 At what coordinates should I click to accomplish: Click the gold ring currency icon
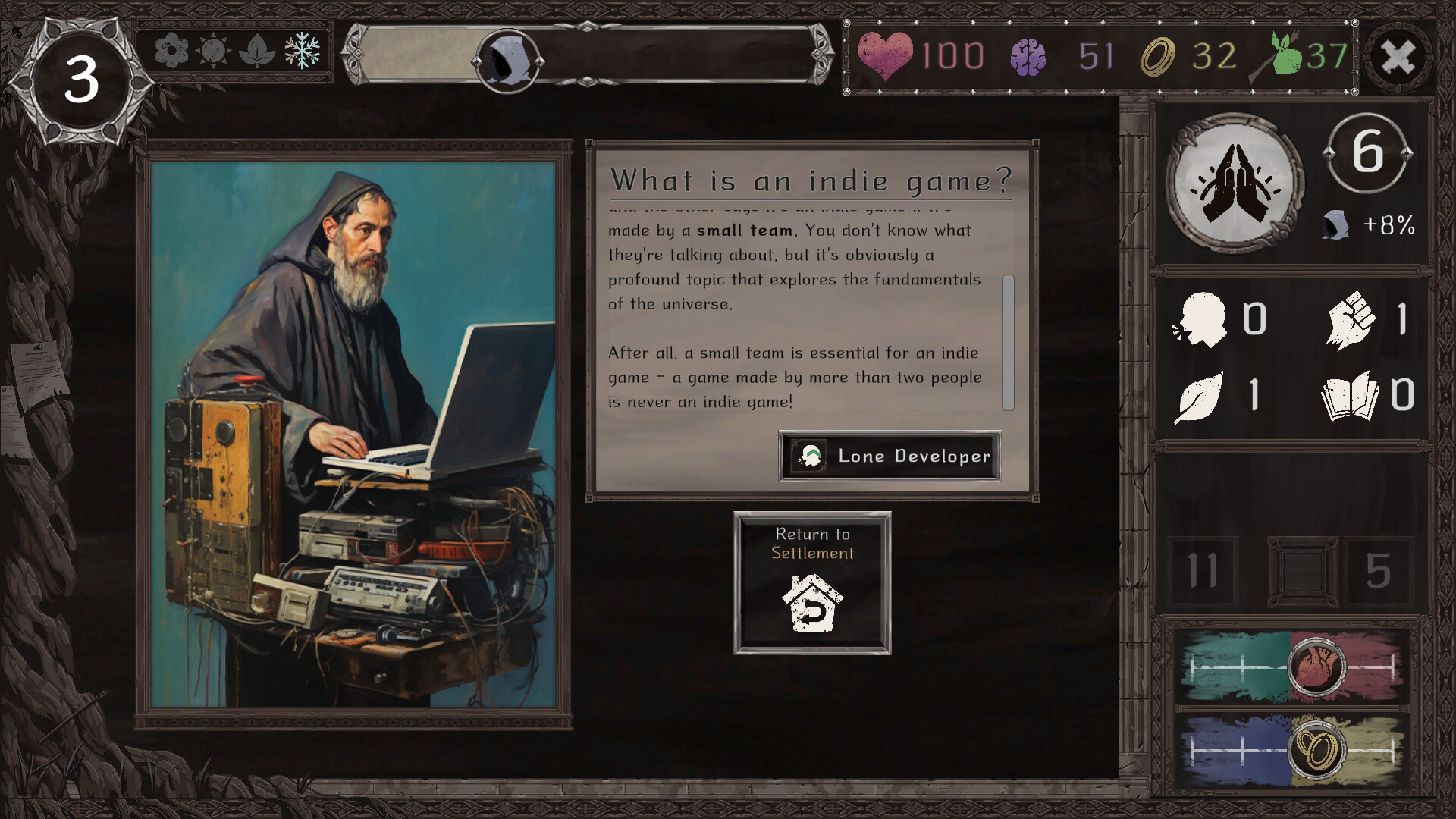1158,55
